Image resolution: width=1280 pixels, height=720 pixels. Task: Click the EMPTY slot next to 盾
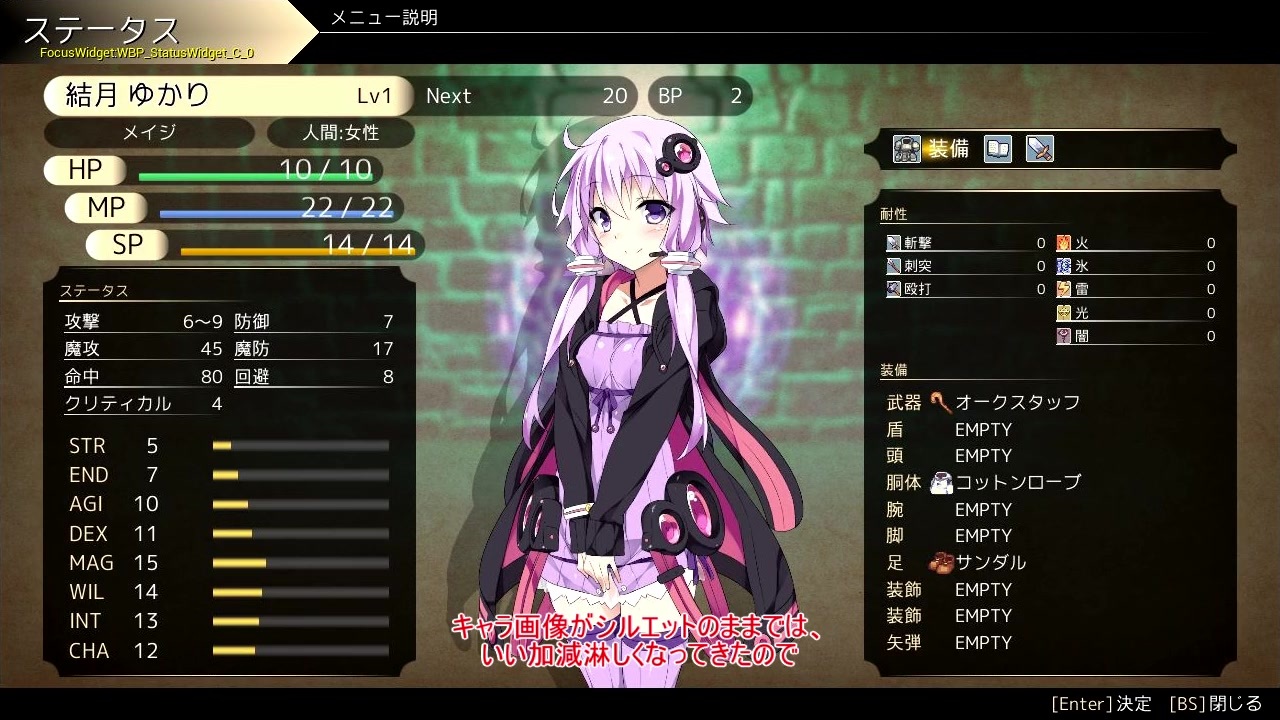[983, 428]
